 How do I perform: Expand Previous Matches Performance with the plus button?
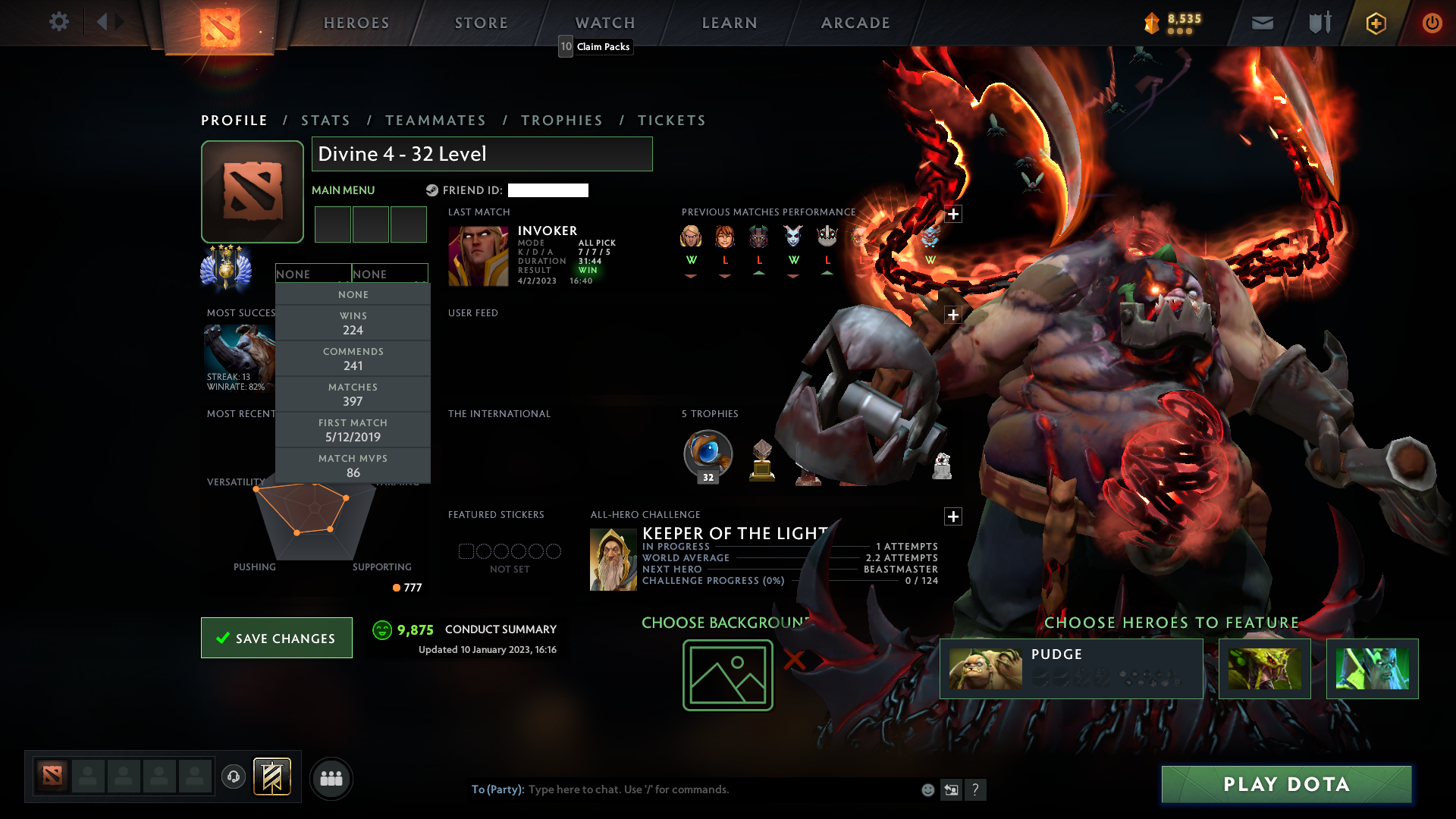point(953,213)
